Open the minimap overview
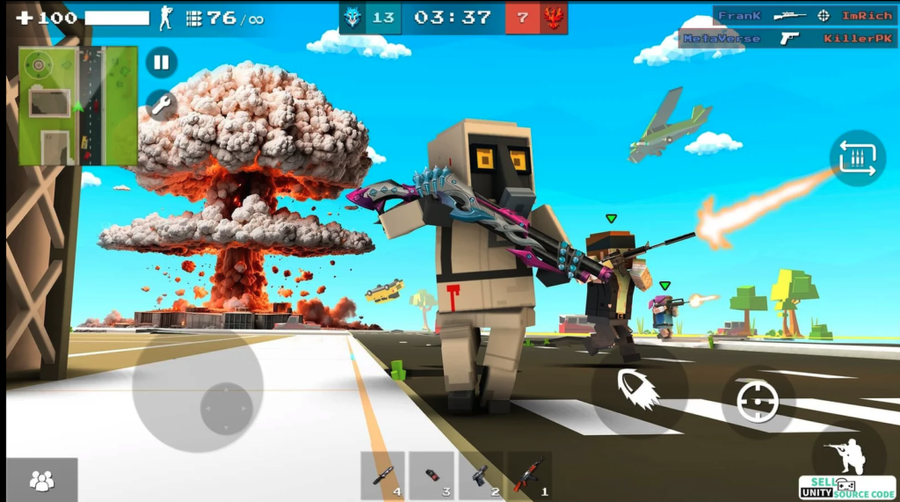Image resolution: width=900 pixels, height=502 pixels. pyautogui.click(x=78, y=105)
